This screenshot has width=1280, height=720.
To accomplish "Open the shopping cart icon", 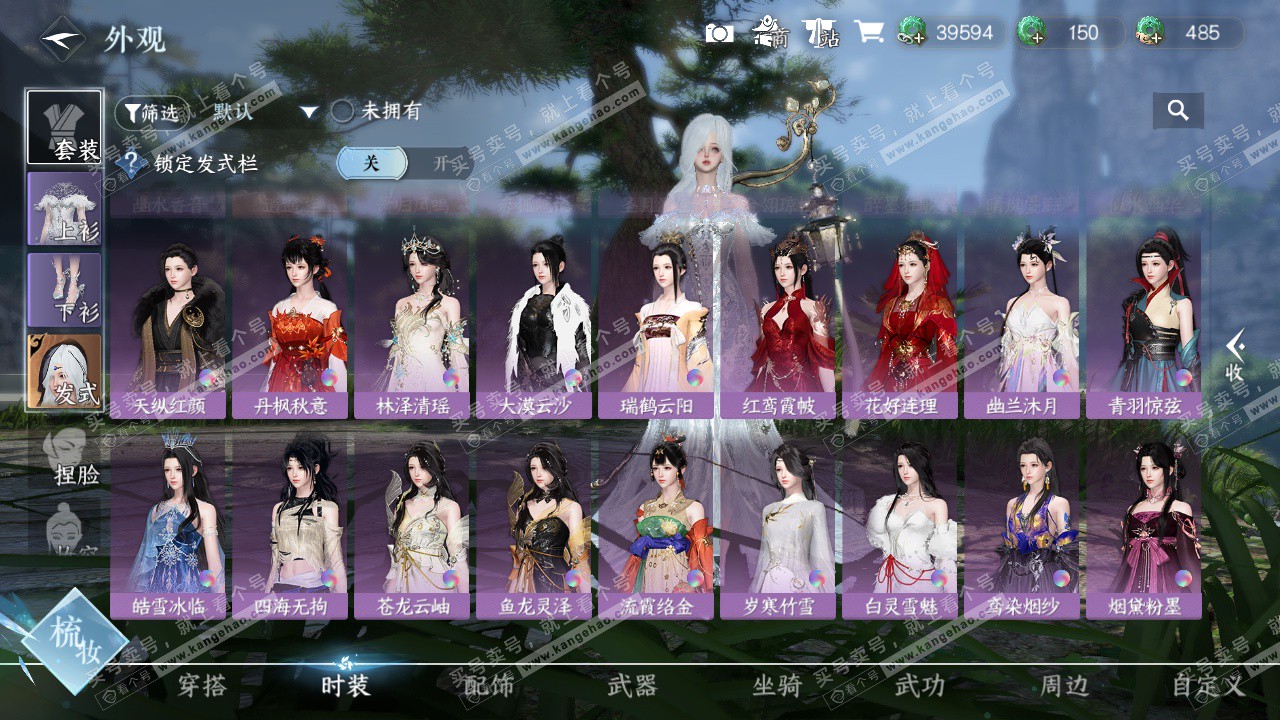I will click(868, 33).
